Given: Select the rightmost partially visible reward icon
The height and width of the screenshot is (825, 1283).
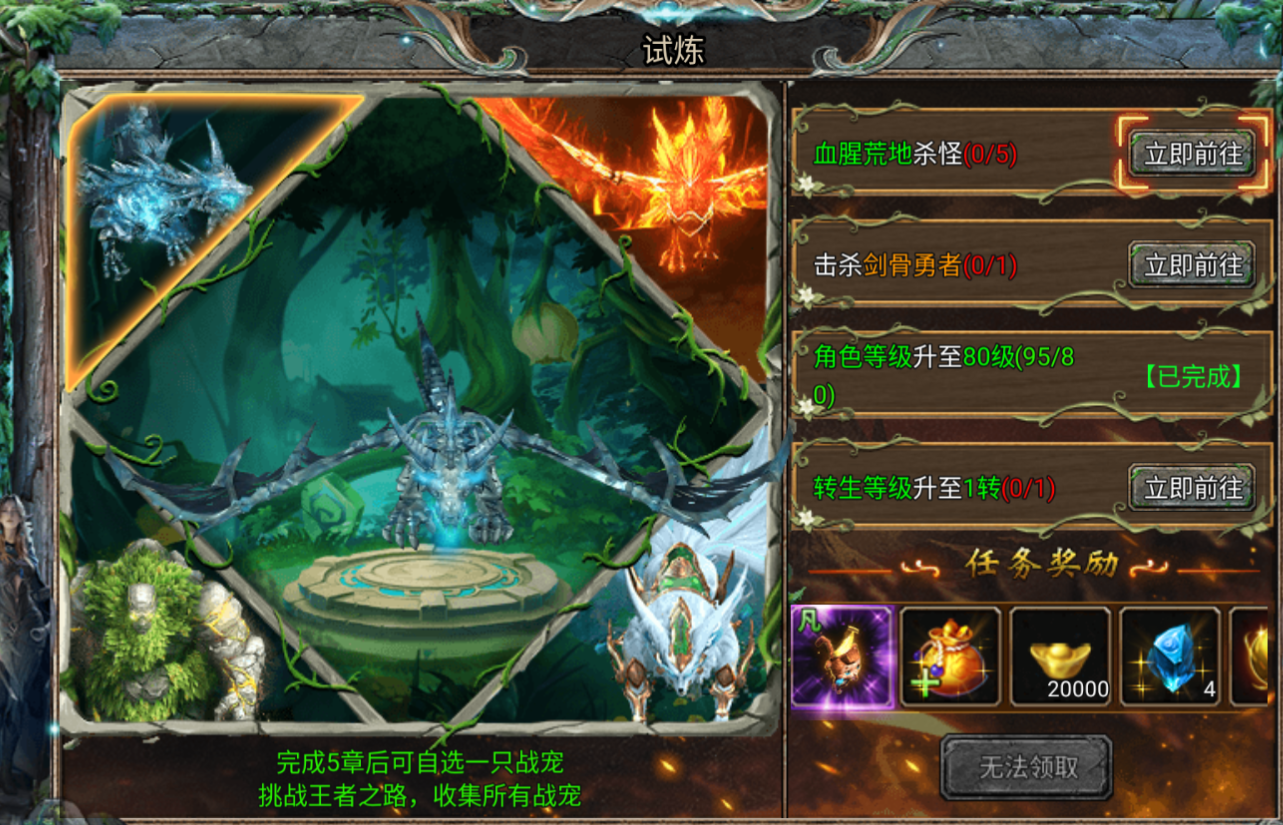Looking at the screenshot, I should pos(1258,658).
